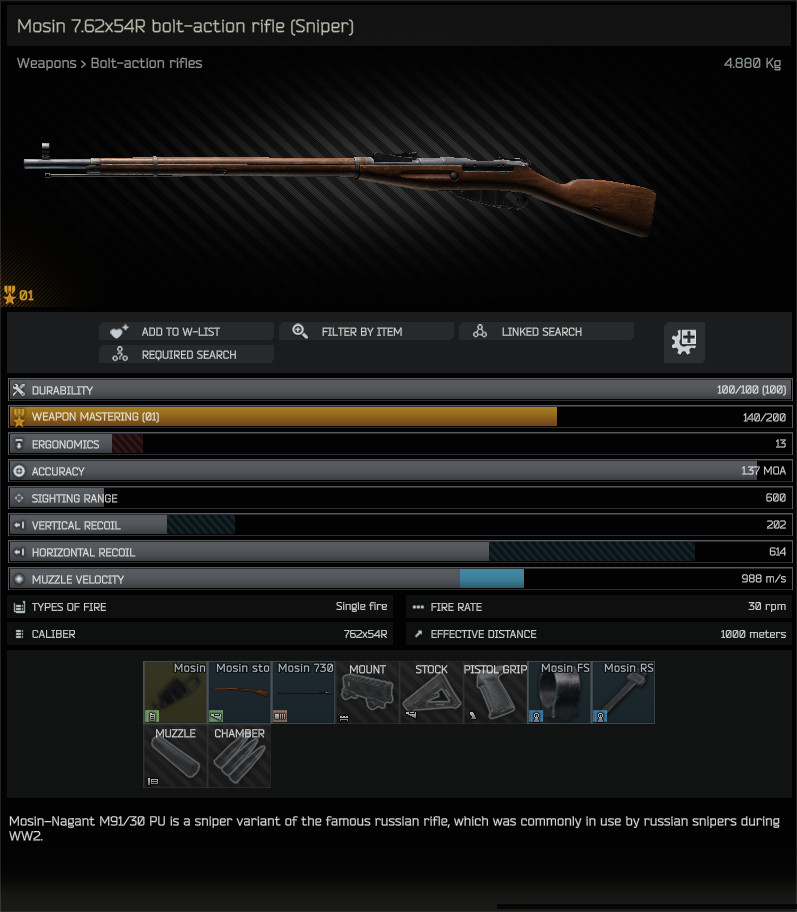This screenshot has height=912, width=797.
Task: Select the Mosin magazine slot
Action: [x=175, y=692]
